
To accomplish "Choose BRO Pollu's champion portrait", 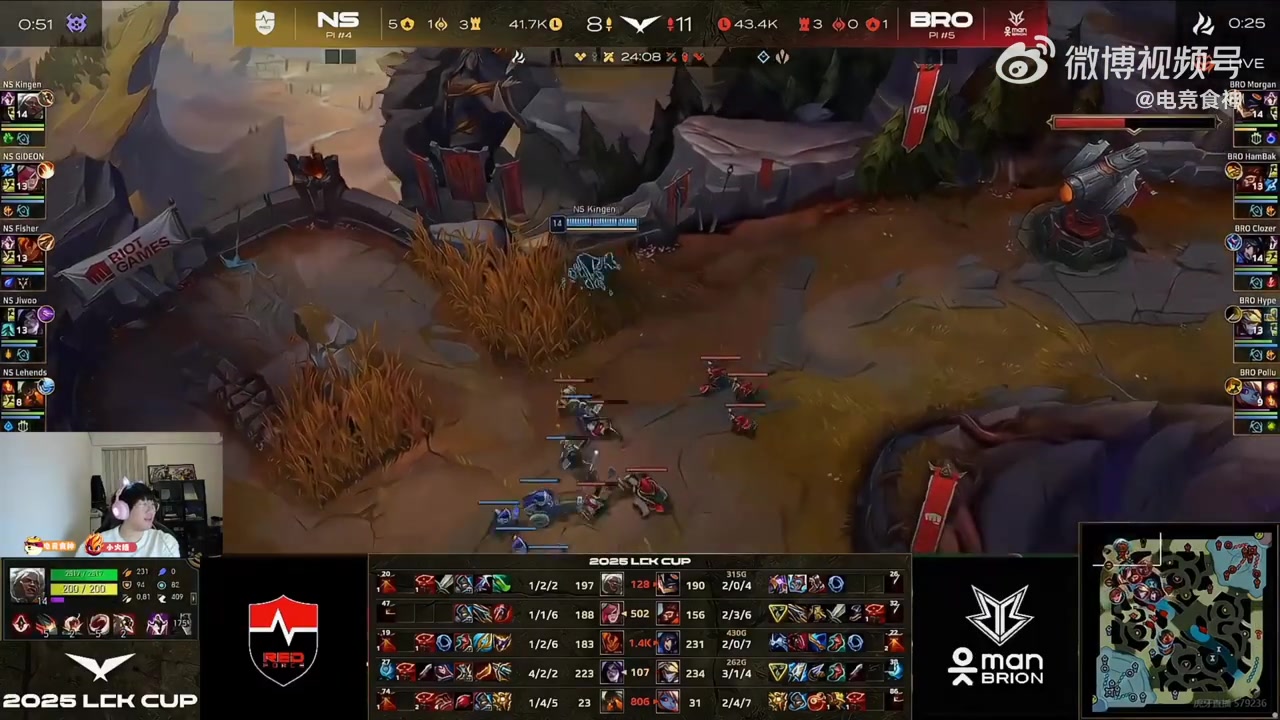I will (1252, 394).
